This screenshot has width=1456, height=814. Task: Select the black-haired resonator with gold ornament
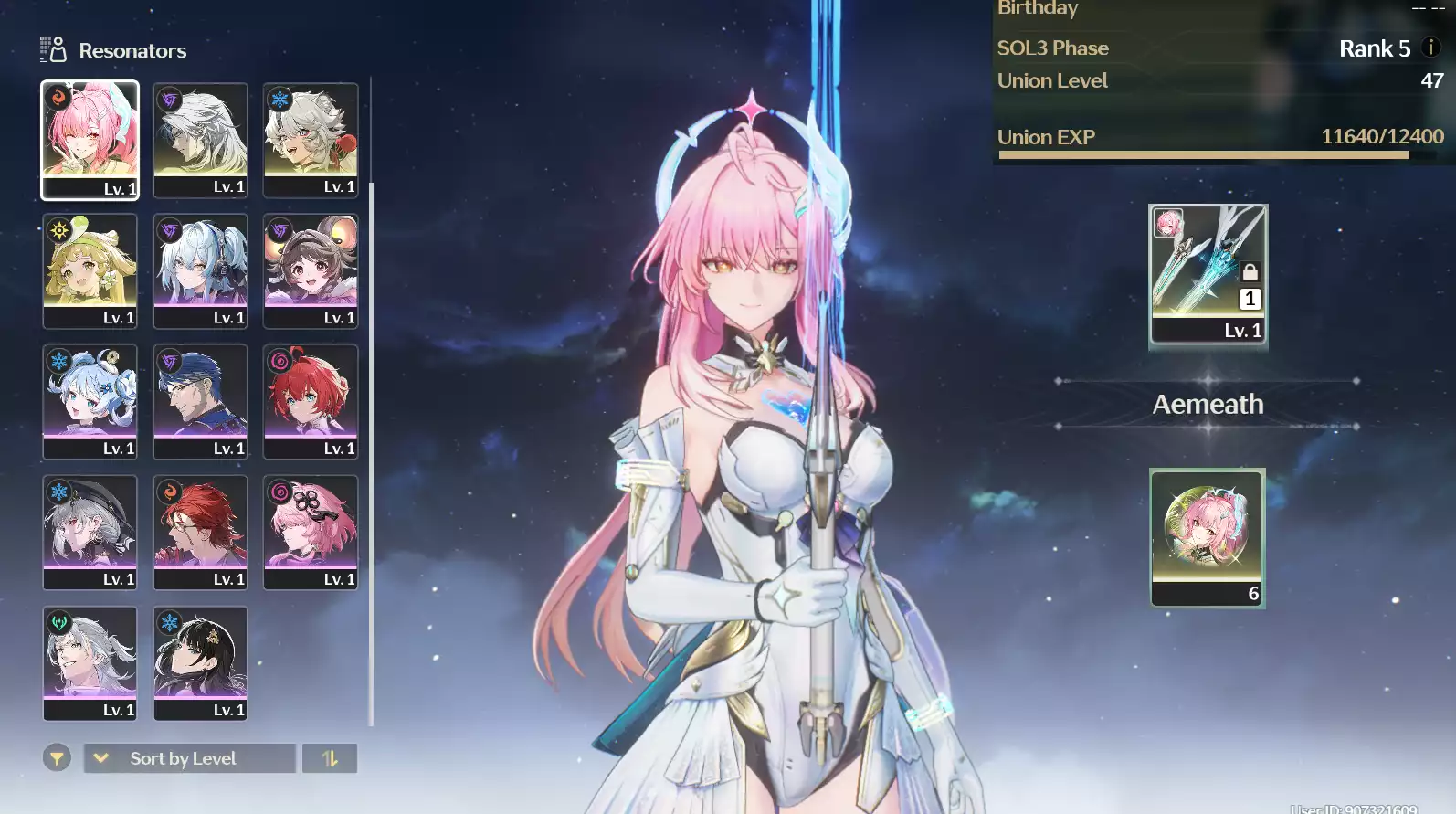click(200, 662)
